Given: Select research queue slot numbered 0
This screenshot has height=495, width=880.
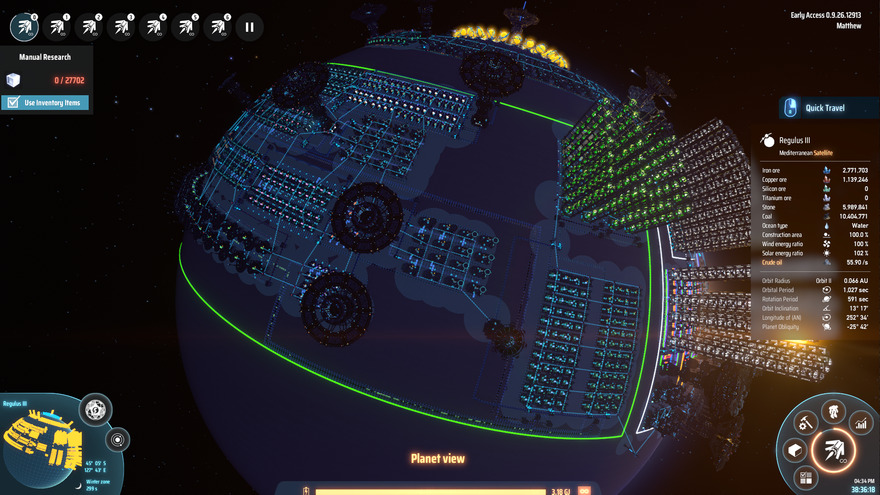Looking at the screenshot, I should [x=24, y=27].
